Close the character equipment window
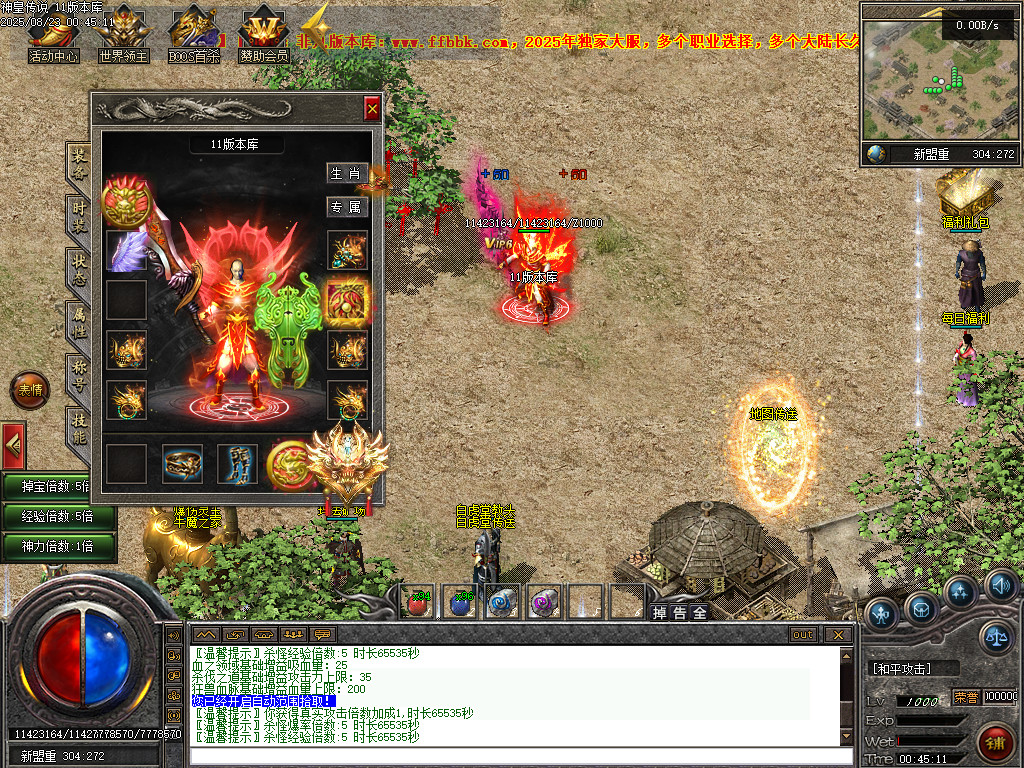Image resolution: width=1024 pixels, height=768 pixels. click(372, 108)
